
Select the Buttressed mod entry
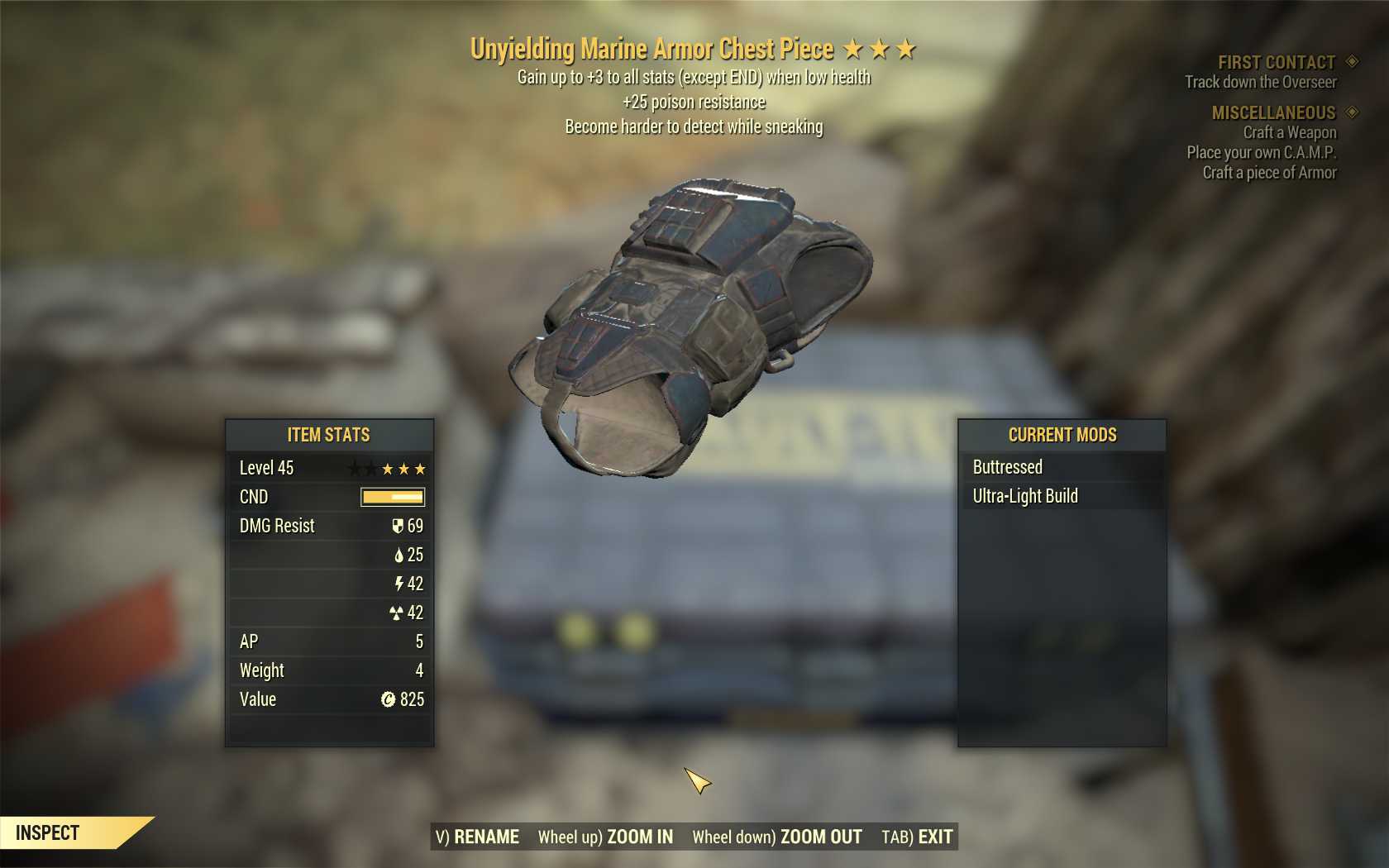1007,467
